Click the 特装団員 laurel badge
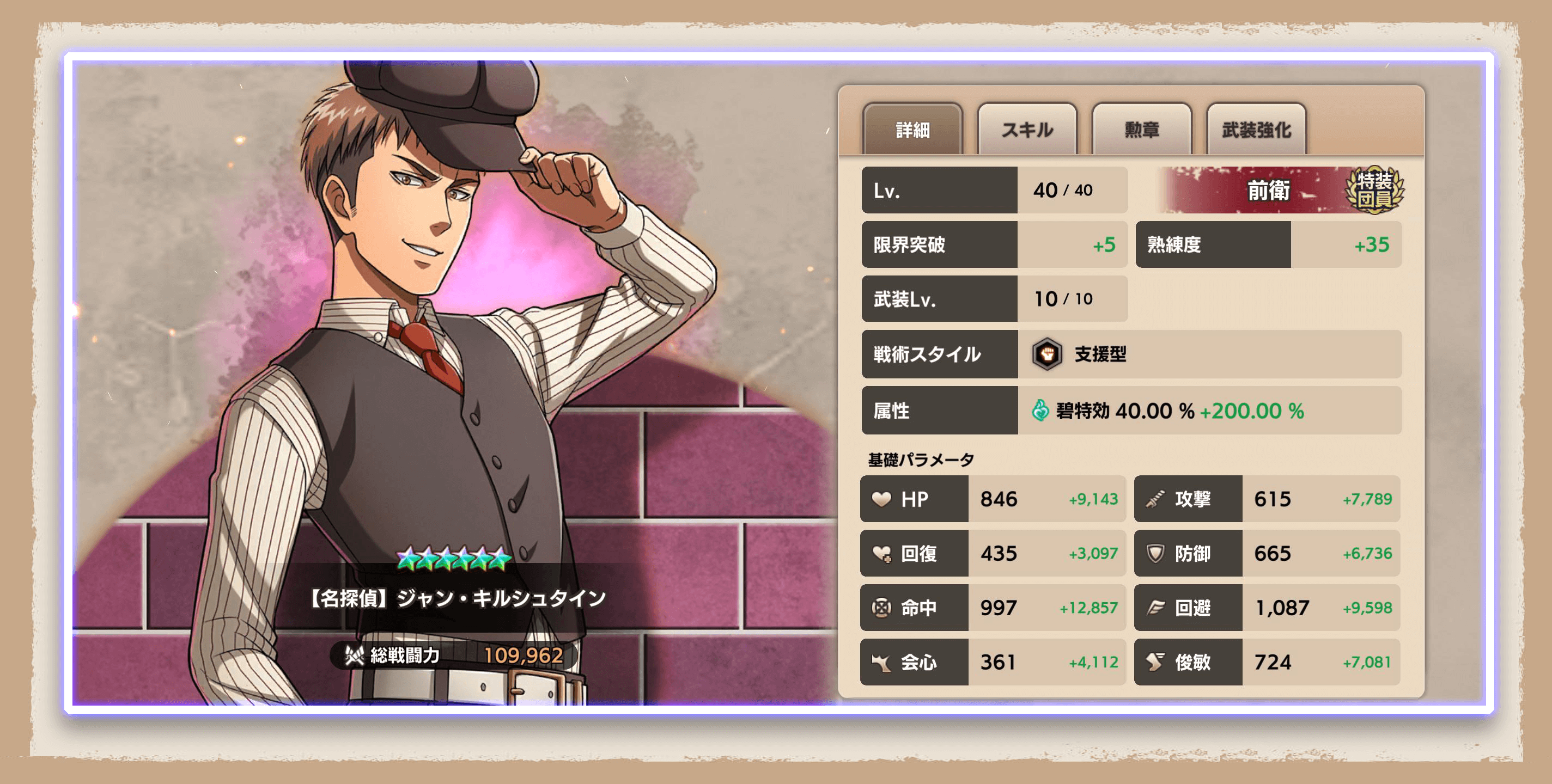Image resolution: width=1552 pixels, height=784 pixels. coord(1374,189)
